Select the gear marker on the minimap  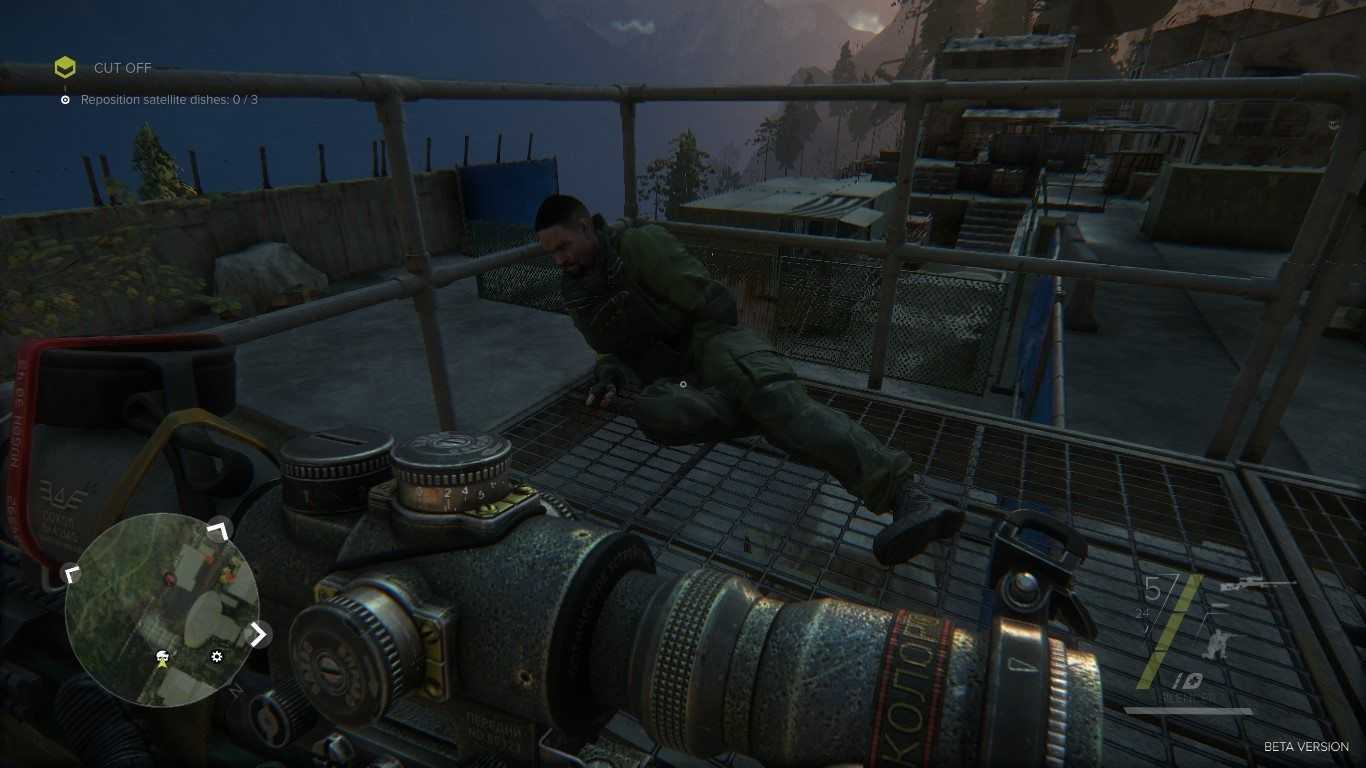click(217, 657)
